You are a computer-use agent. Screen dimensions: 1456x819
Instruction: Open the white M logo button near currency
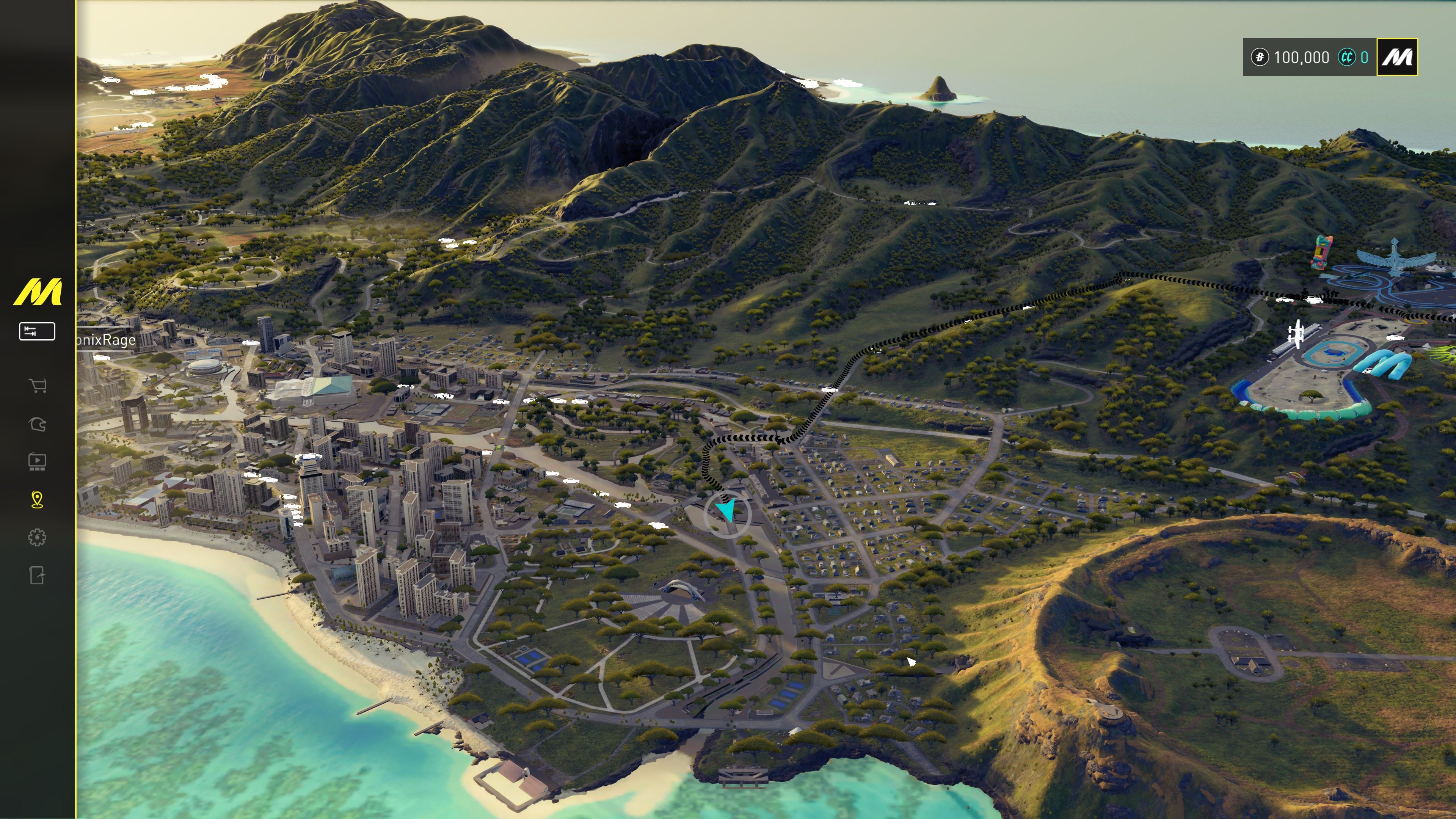click(1396, 57)
